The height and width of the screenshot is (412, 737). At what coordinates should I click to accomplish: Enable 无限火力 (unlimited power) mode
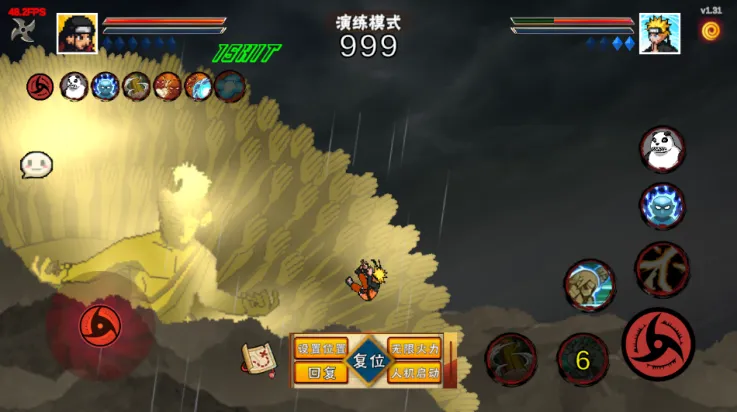coord(414,349)
